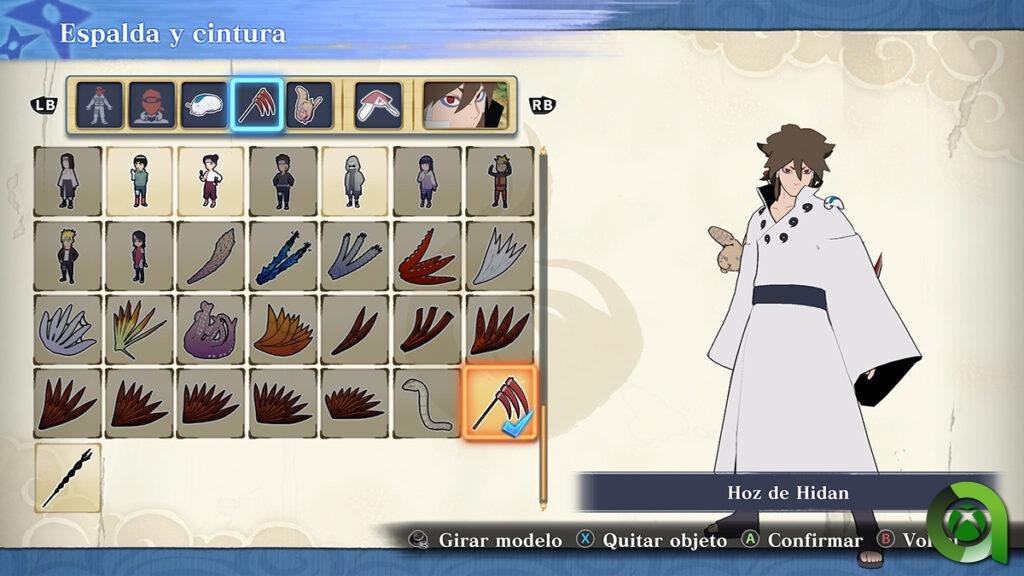Equip the single dark red tail item
The height and width of the screenshot is (576, 1024).
click(x=355, y=329)
